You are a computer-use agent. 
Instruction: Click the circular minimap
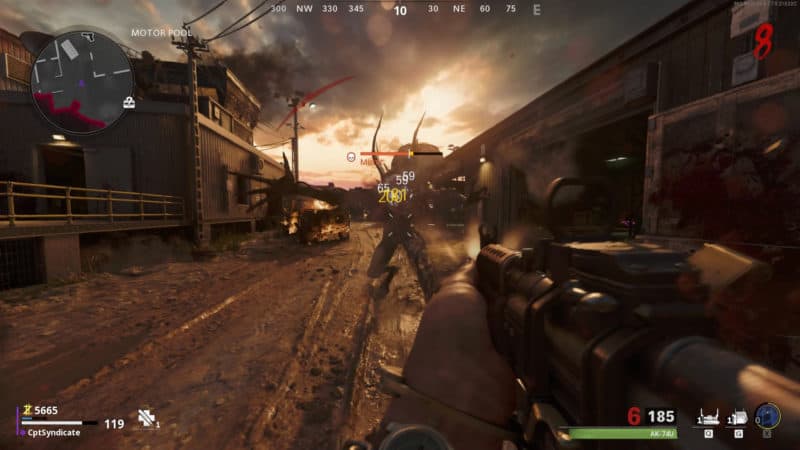[x=82, y=82]
